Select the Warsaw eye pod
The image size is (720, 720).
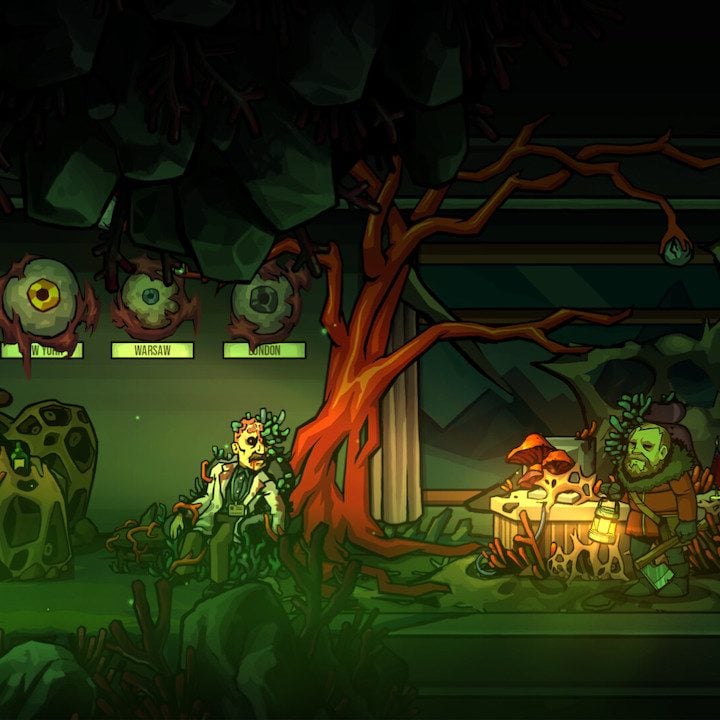150,297
